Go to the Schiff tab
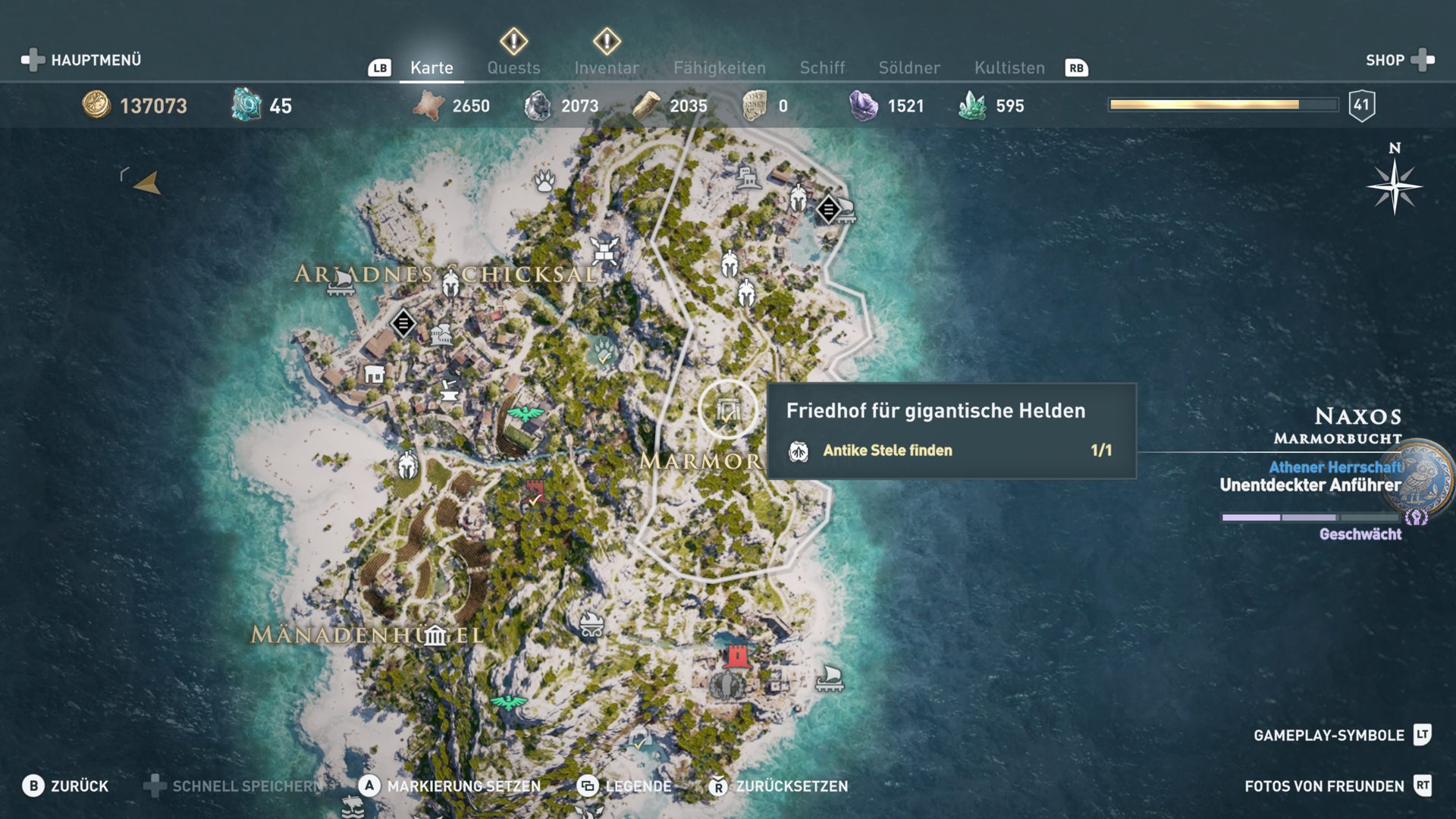1456x819 pixels. (x=822, y=67)
